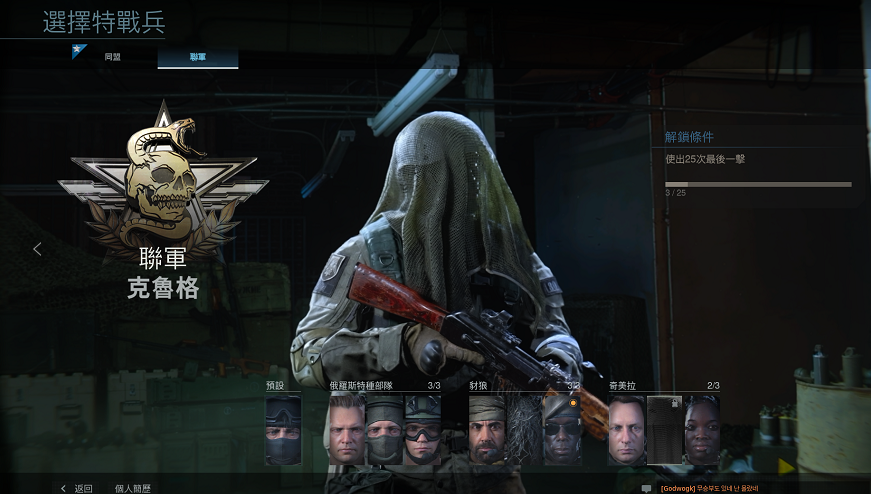Go back with the 返回 button
Viewport: 871px width, 494px height.
pyautogui.click(x=77, y=488)
